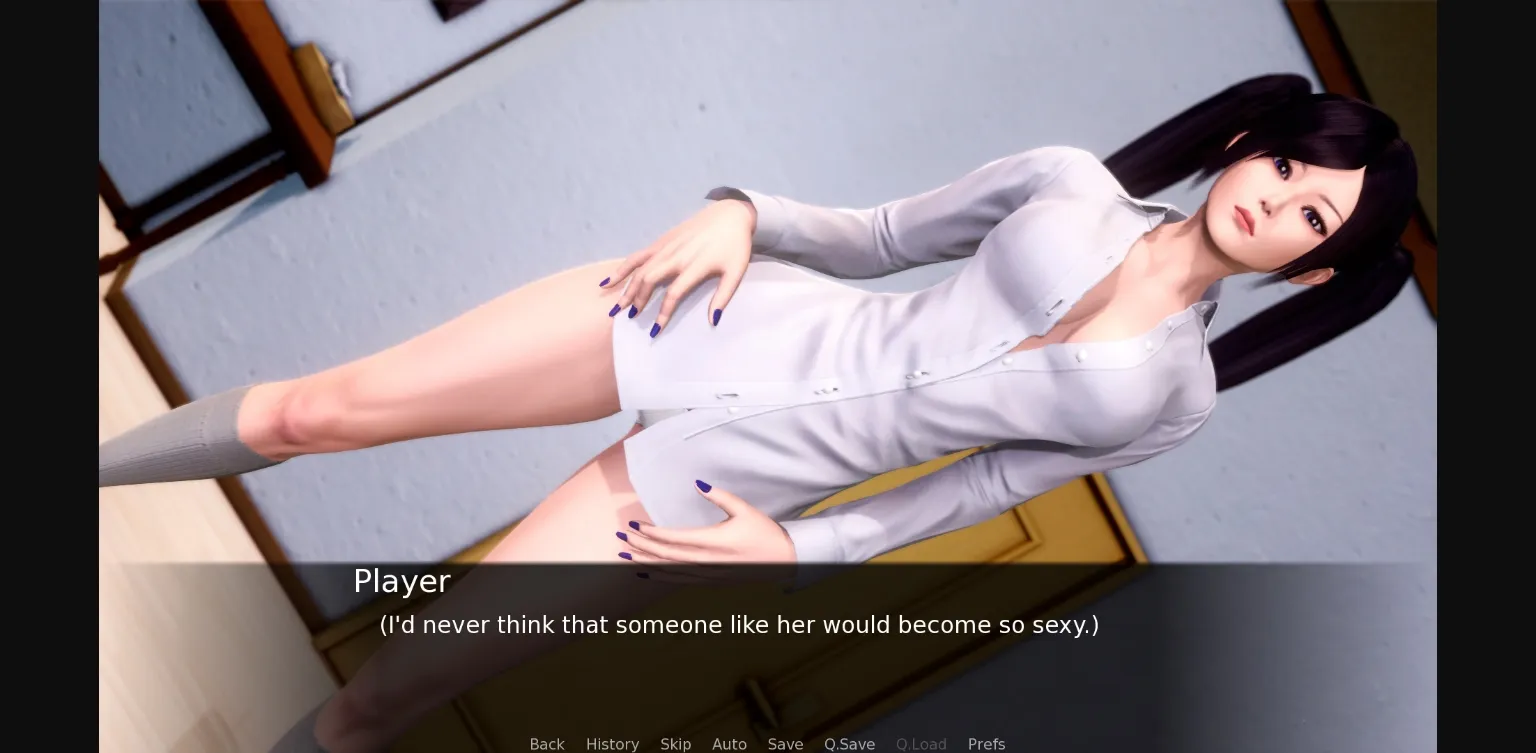Save the game from the quick menu

coord(785,744)
